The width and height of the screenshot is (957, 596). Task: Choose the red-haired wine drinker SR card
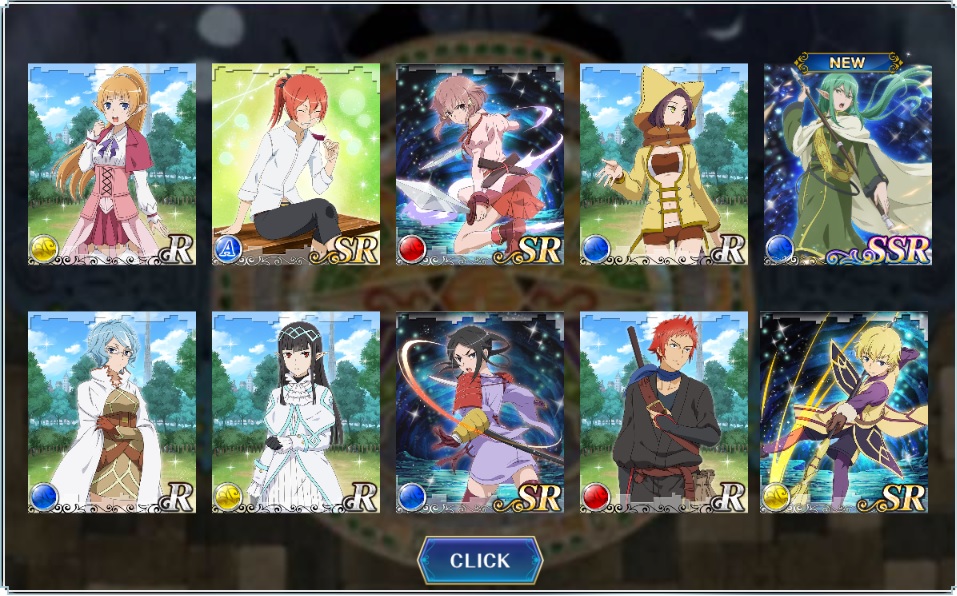296,165
